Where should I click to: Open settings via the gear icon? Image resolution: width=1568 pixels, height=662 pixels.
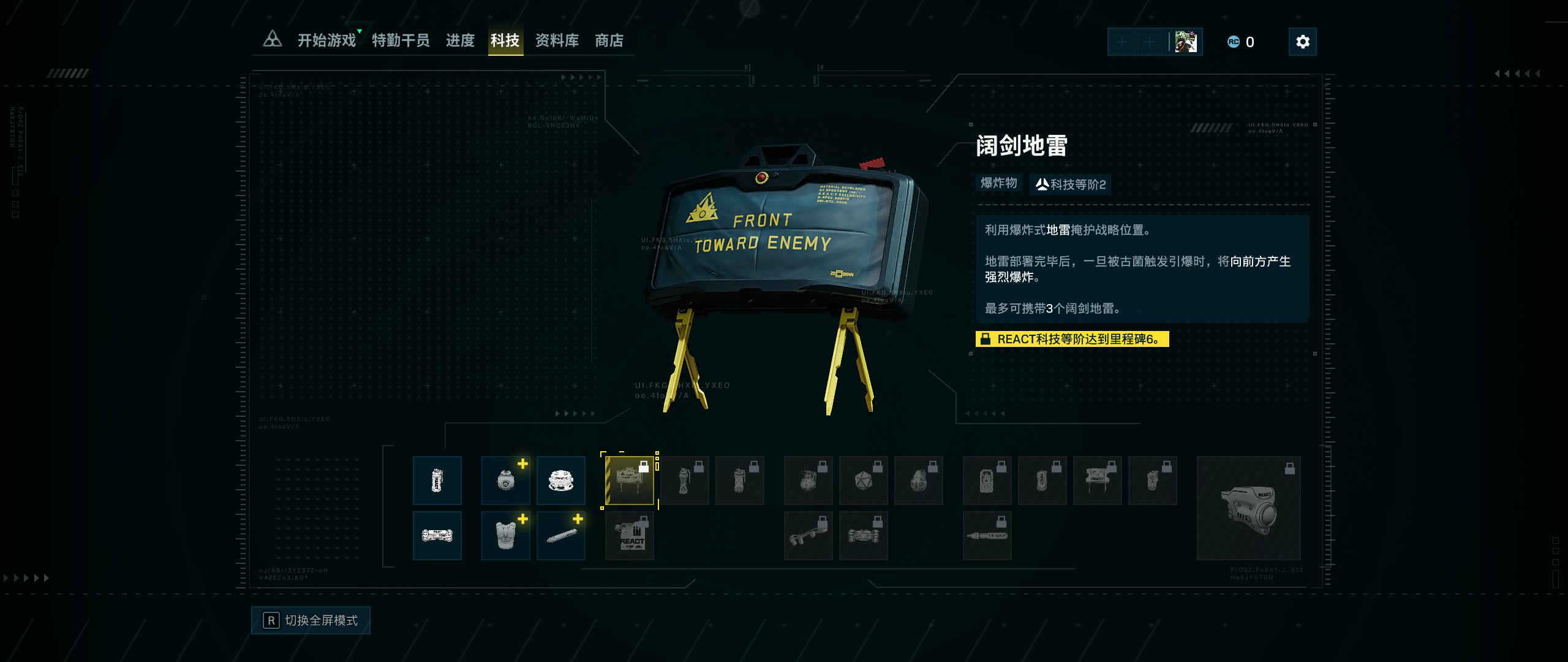(1302, 42)
